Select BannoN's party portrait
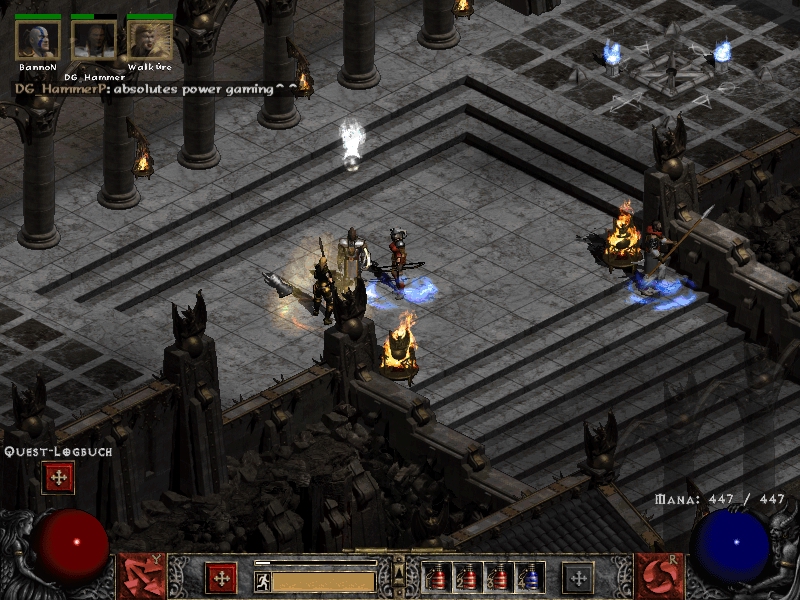Screen dimensions: 800x600 pos(38,40)
